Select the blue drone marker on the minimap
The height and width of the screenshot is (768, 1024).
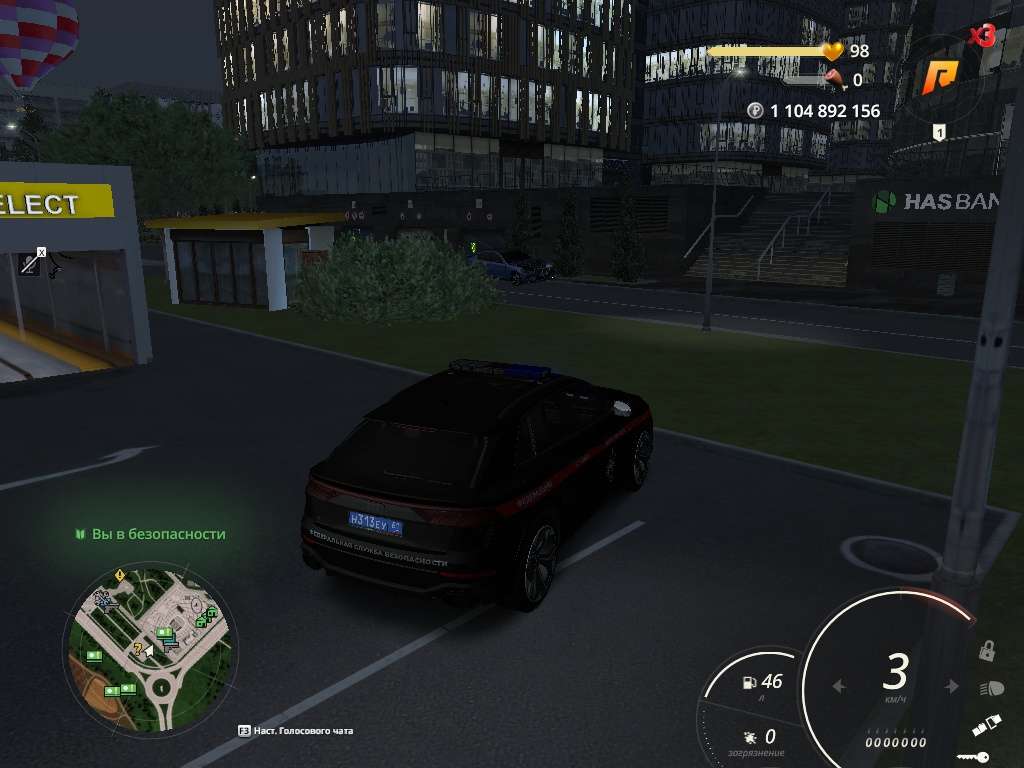coord(104,599)
